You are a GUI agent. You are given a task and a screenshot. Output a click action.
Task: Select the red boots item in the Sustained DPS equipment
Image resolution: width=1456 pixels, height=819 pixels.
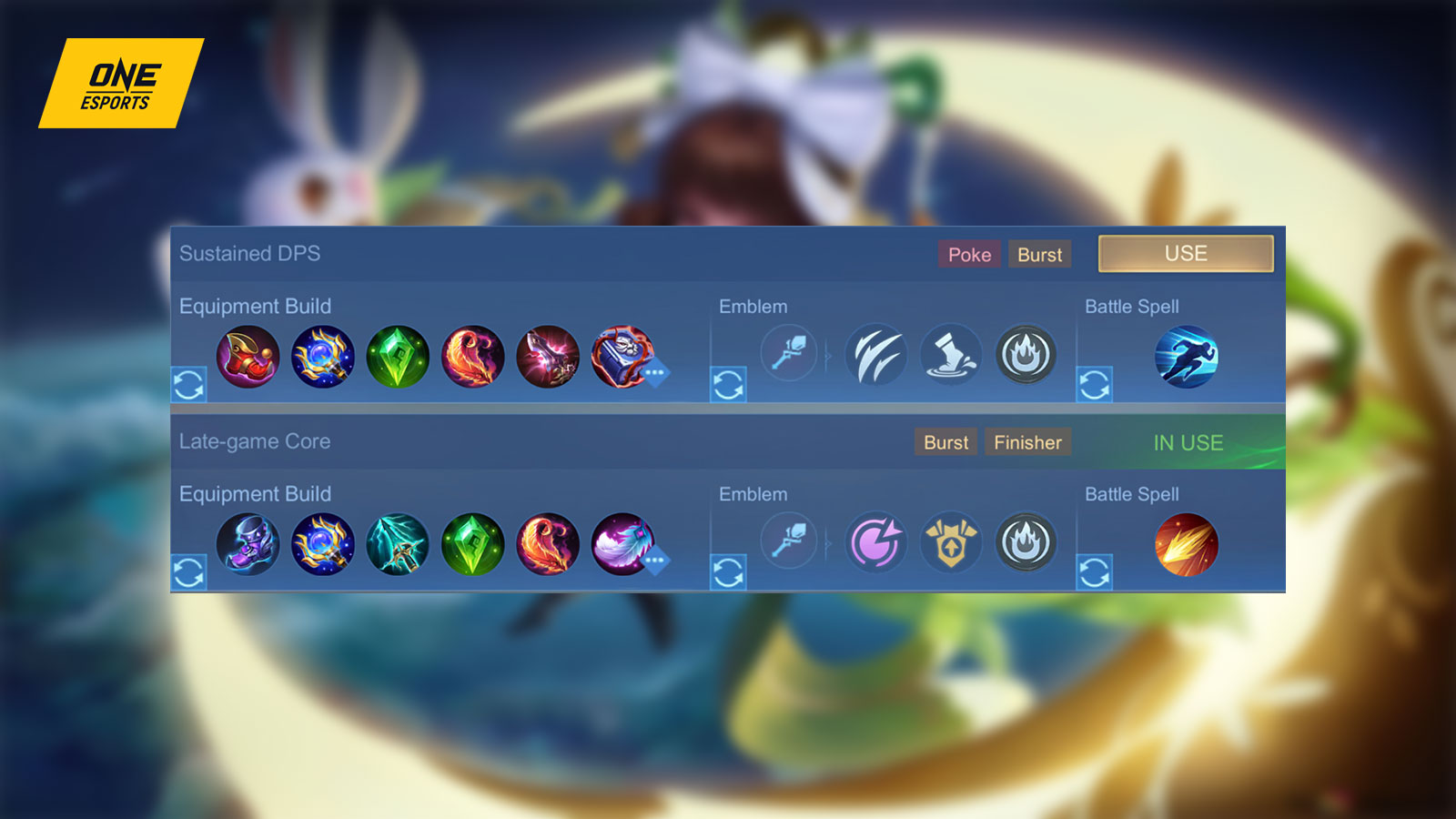tap(248, 358)
